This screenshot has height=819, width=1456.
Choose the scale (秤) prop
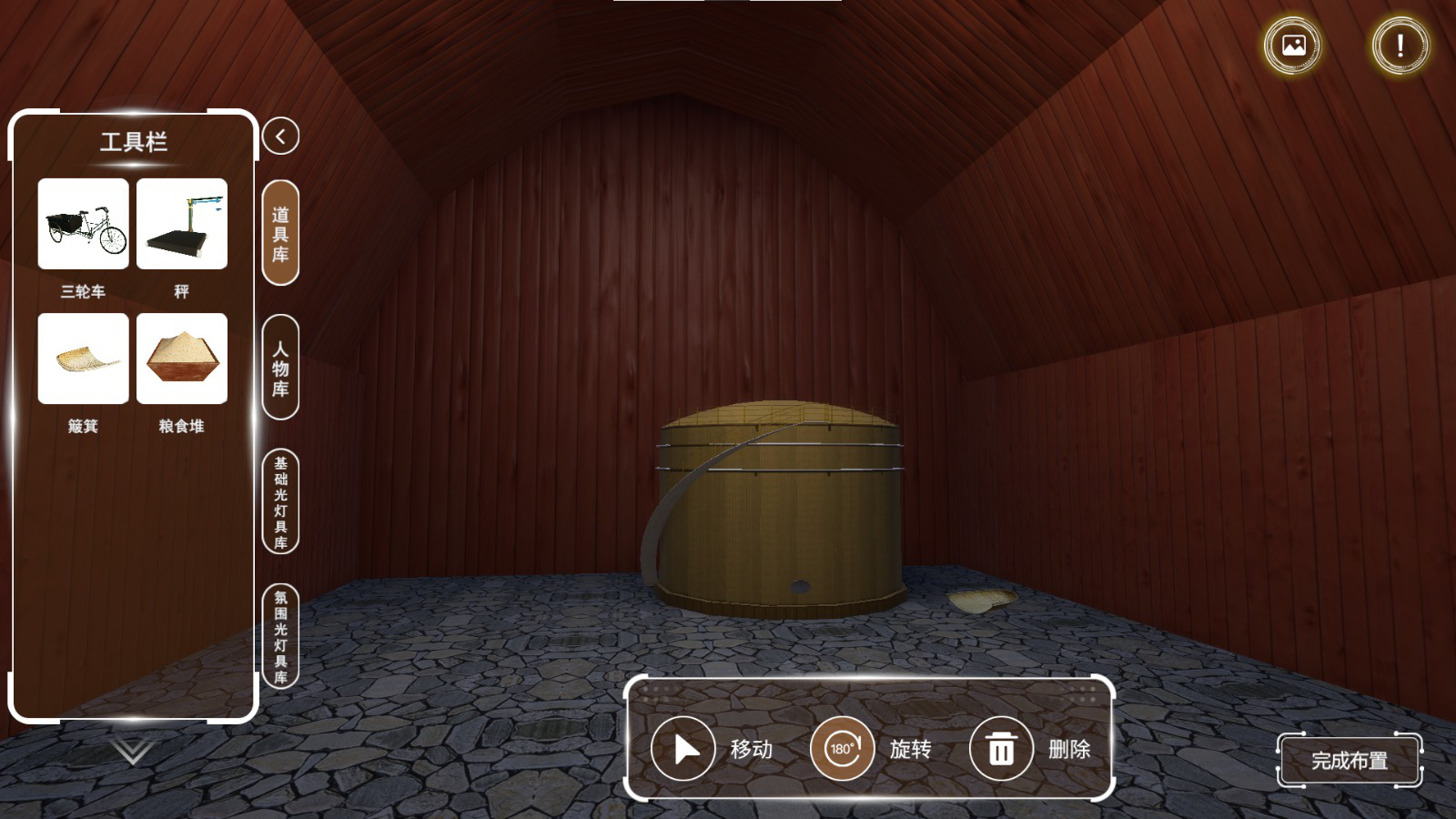pos(182,224)
